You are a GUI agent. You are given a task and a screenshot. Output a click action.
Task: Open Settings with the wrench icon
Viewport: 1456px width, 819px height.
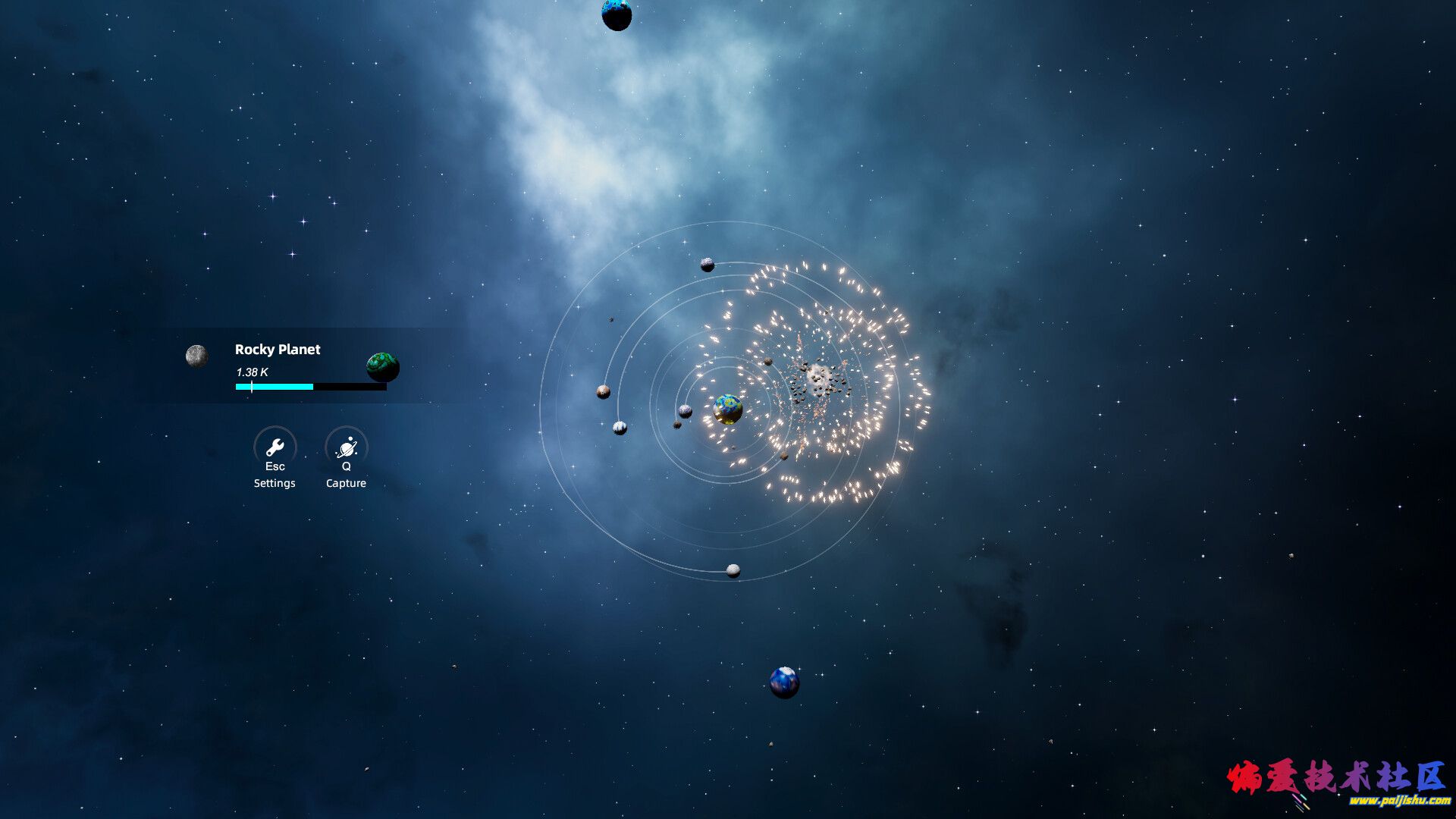(275, 447)
